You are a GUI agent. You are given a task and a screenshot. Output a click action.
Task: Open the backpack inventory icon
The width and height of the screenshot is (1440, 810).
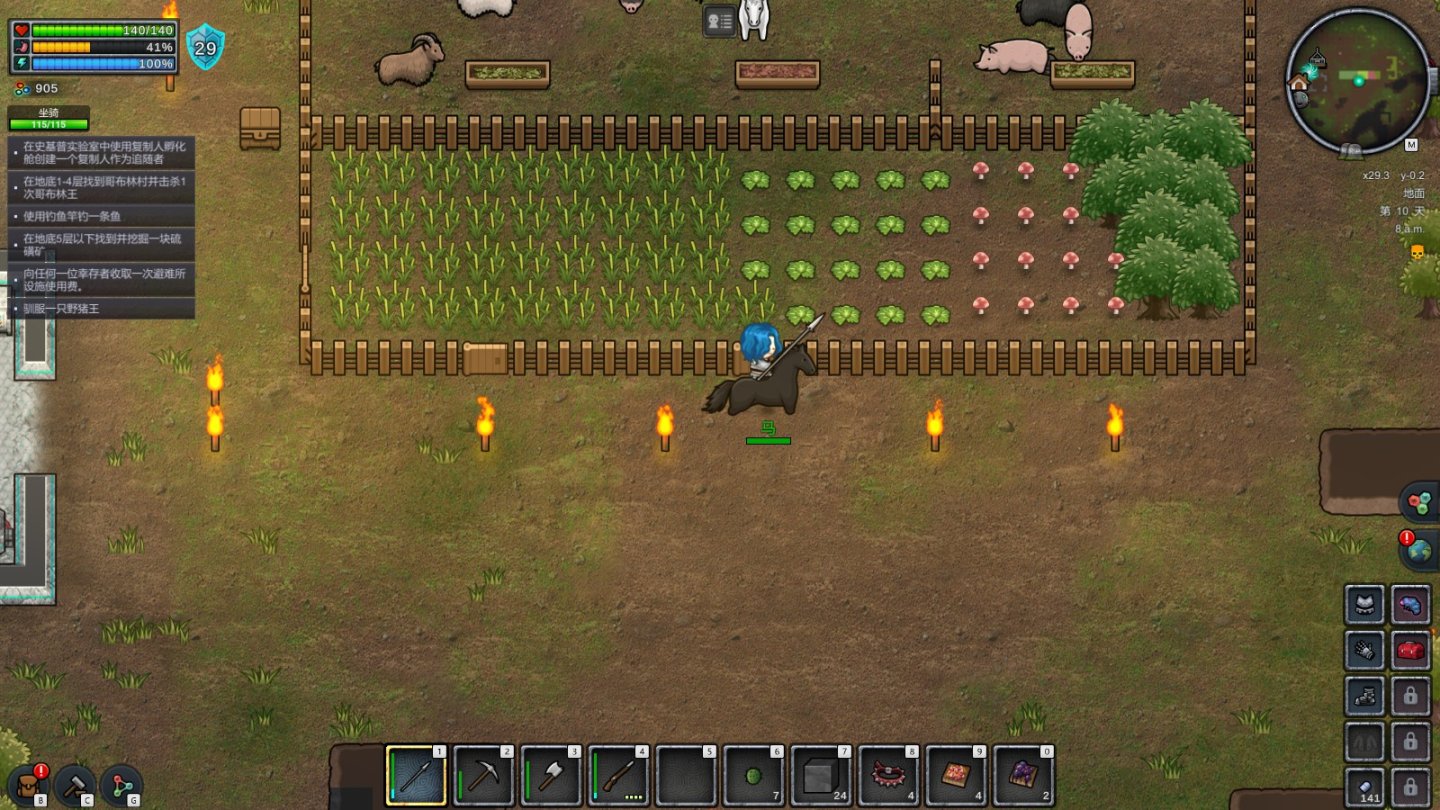pos(28,785)
